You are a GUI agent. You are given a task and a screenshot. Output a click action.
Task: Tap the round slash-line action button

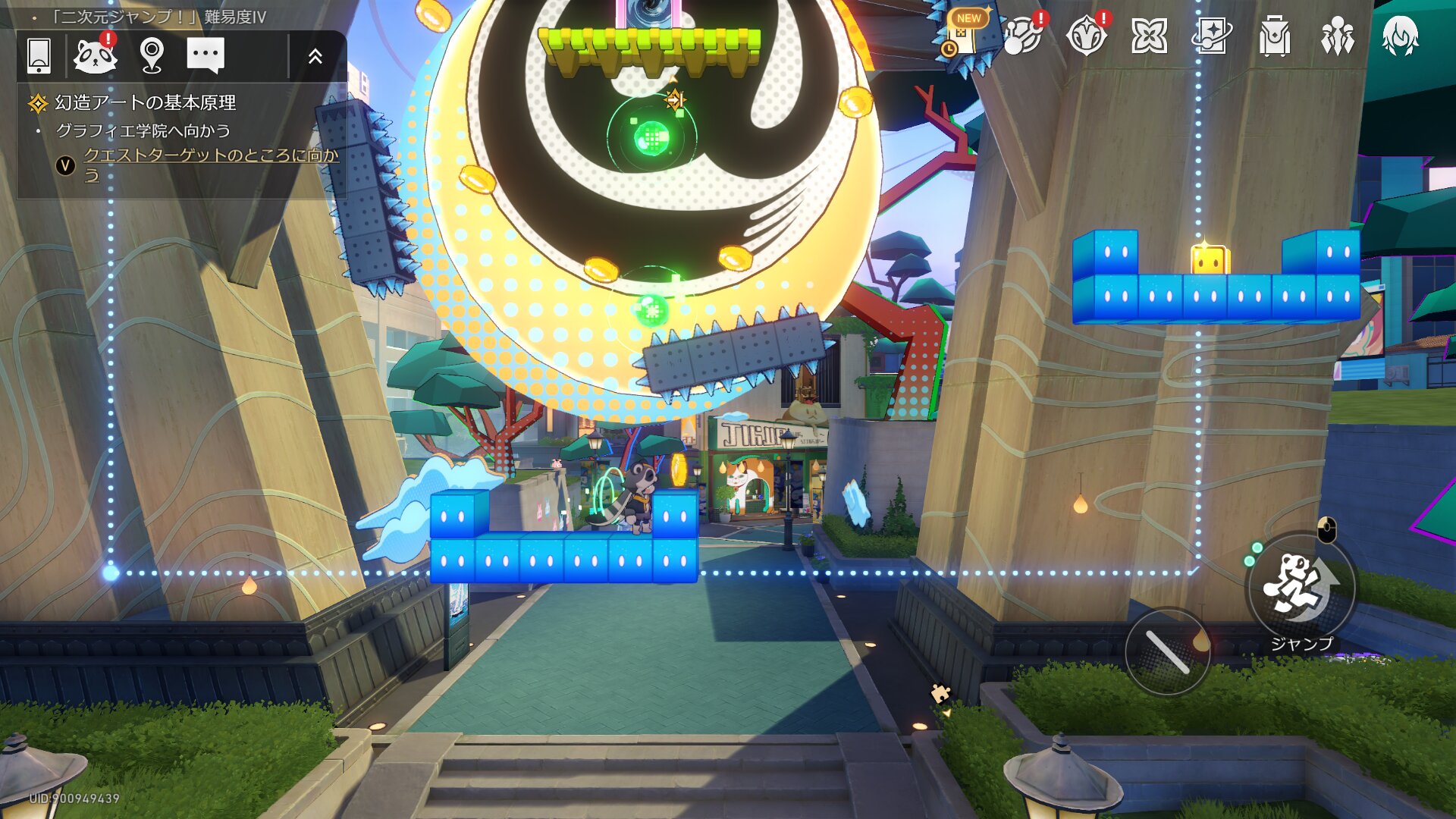[1167, 651]
